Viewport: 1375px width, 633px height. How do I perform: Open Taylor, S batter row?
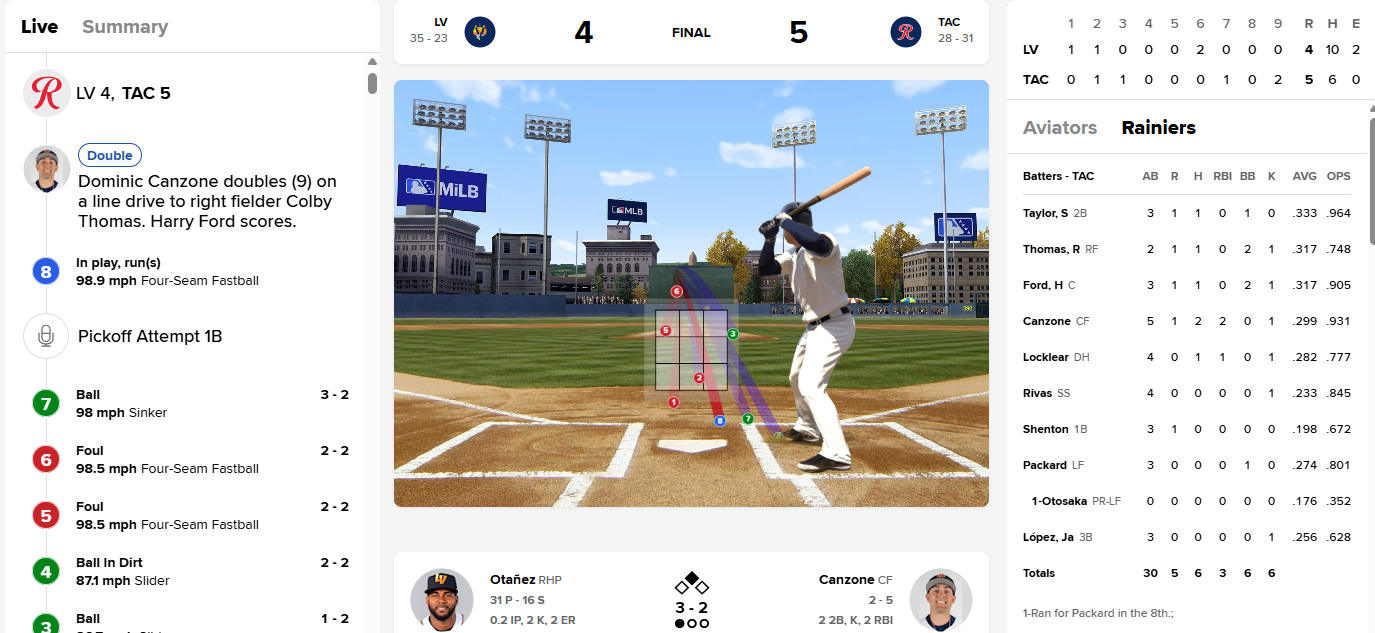click(1045, 213)
